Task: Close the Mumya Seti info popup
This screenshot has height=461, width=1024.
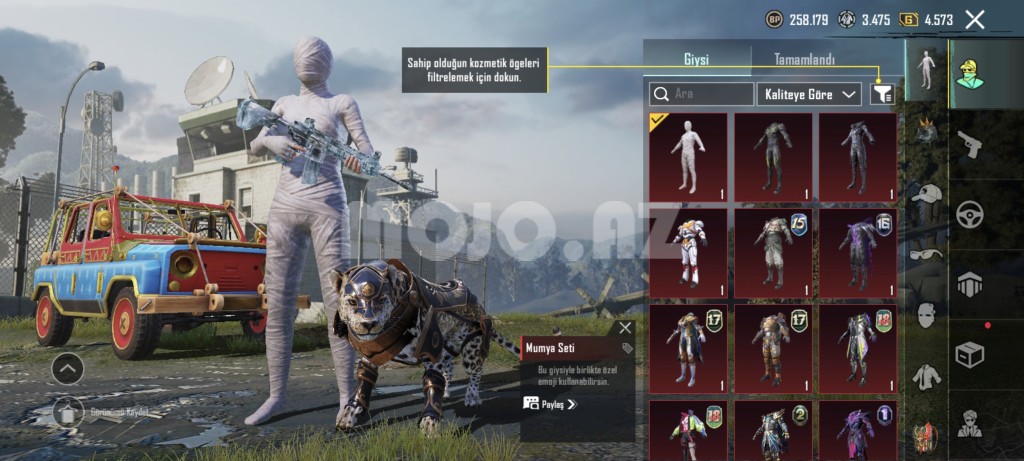Action: click(x=625, y=328)
